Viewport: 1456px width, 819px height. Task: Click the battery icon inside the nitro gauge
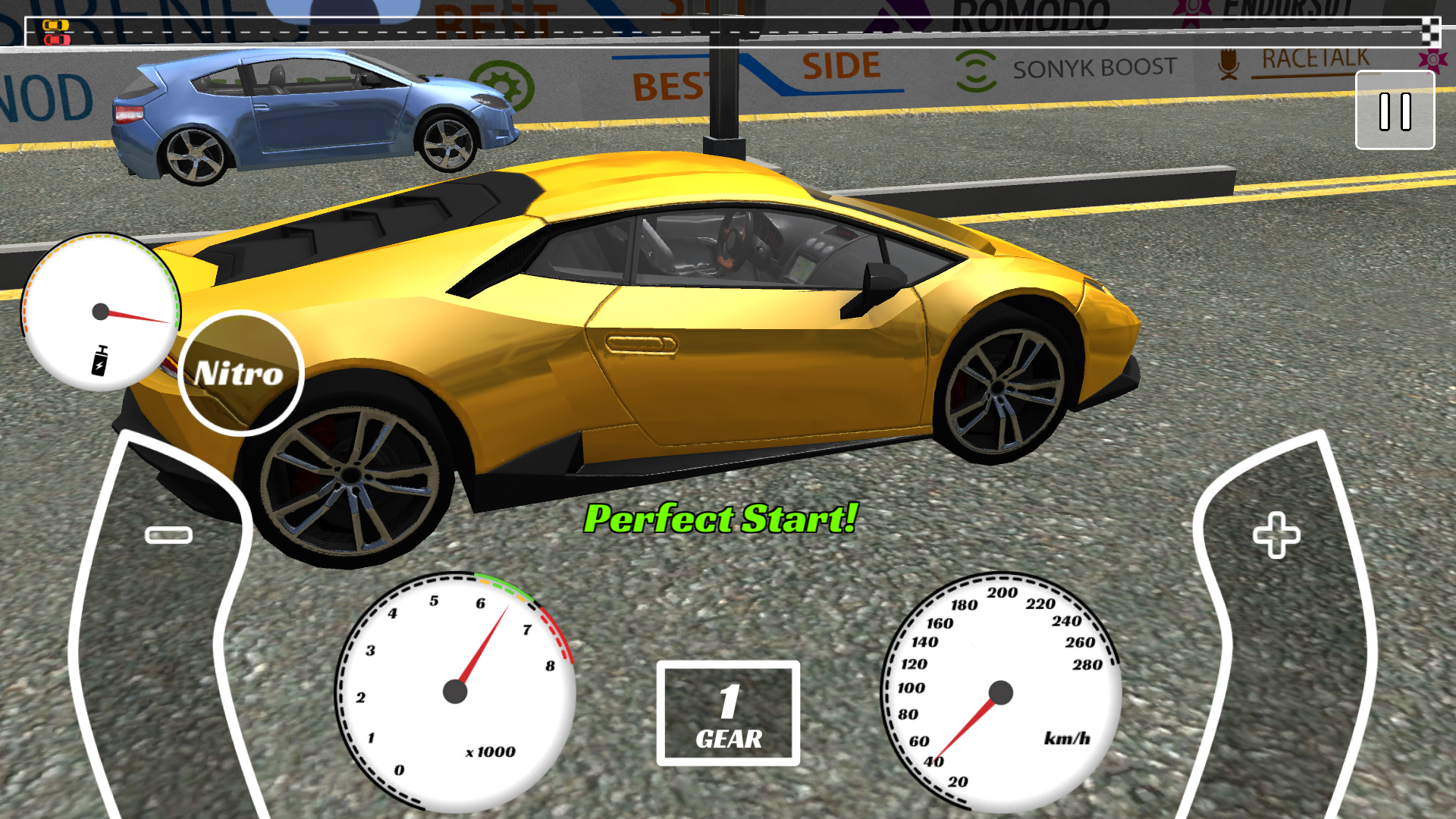[x=100, y=360]
